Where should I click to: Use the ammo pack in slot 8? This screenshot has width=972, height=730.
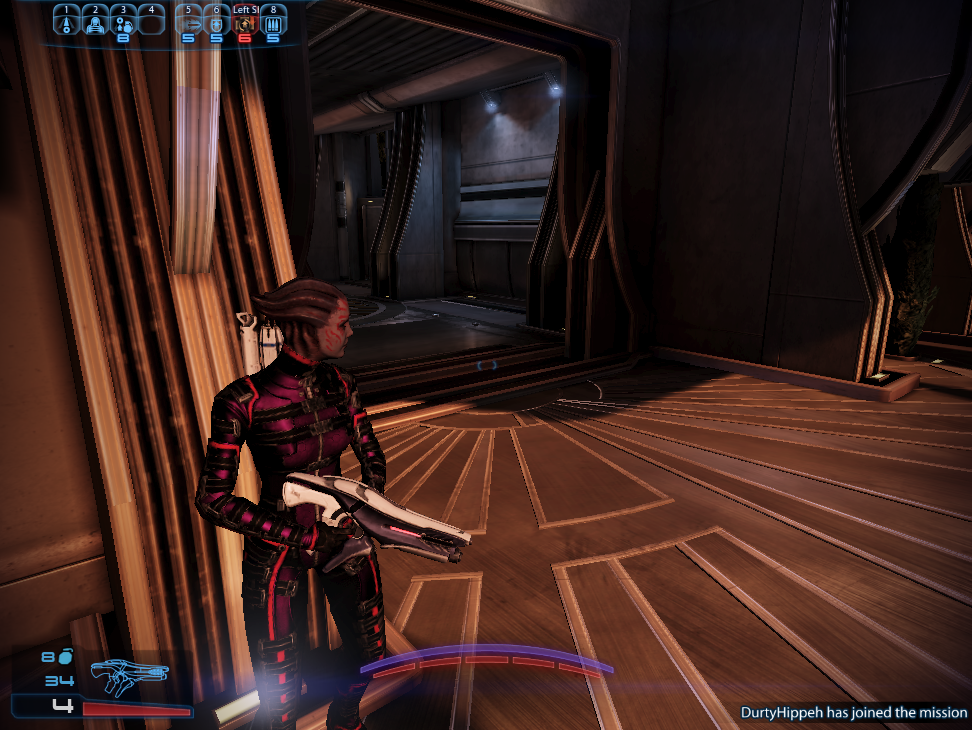coord(273,23)
